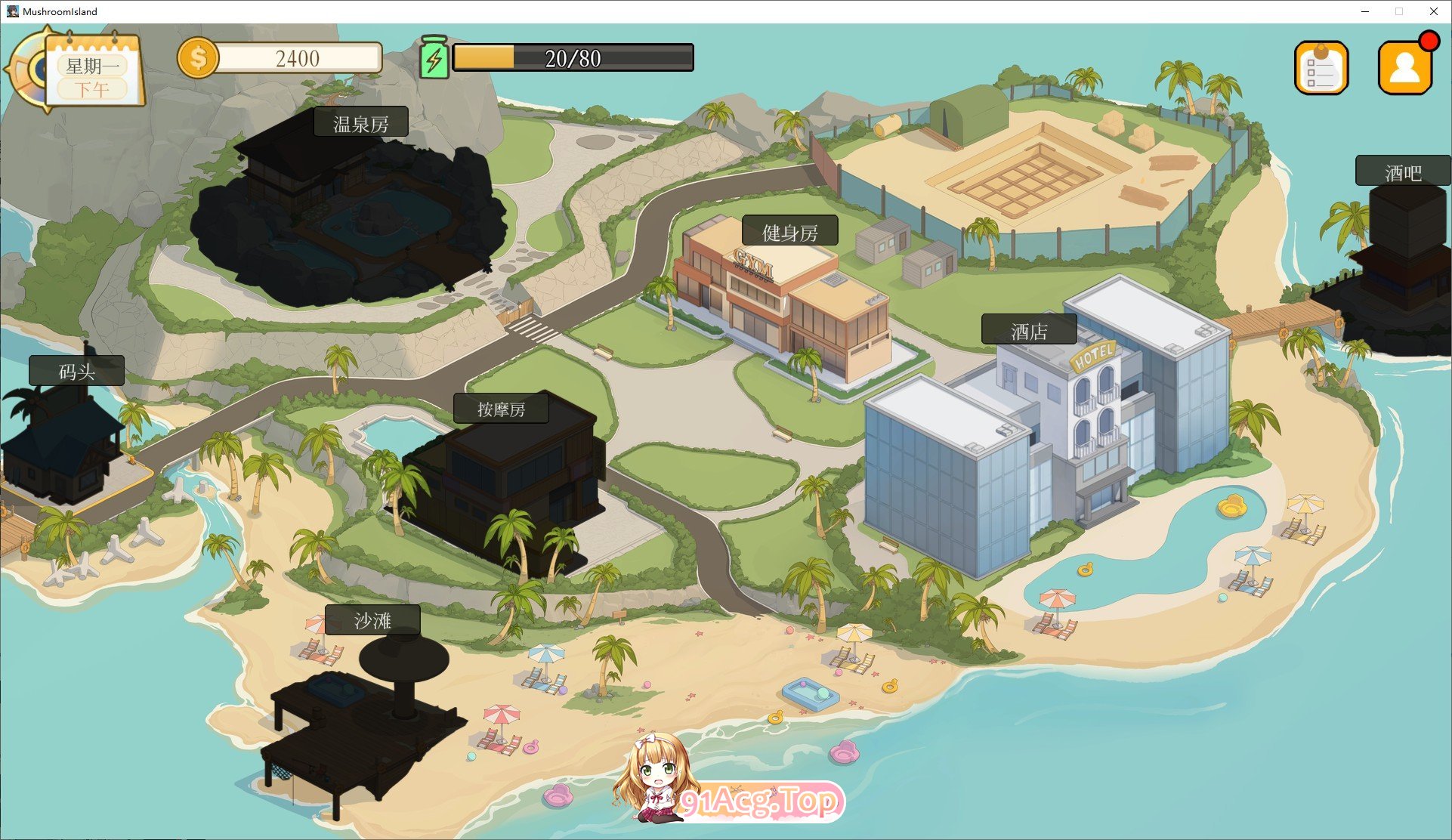Choose the 码头 dock location

pyautogui.click(x=76, y=371)
